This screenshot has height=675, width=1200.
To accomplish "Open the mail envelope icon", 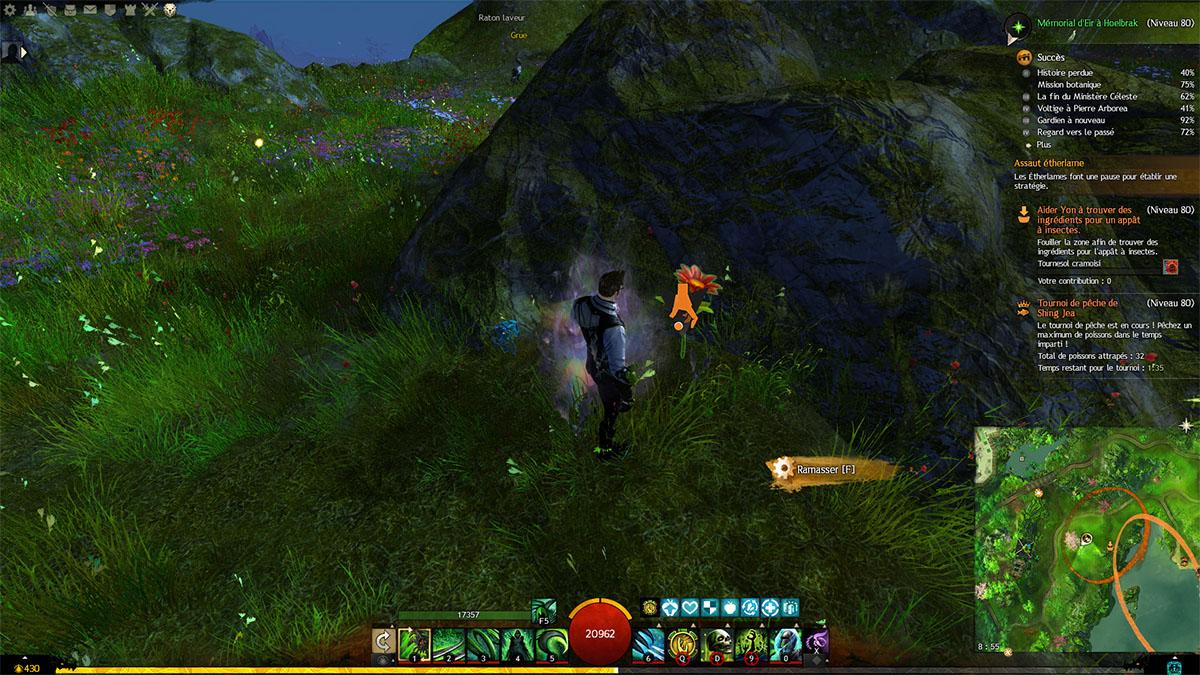I will [x=90, y=10].
